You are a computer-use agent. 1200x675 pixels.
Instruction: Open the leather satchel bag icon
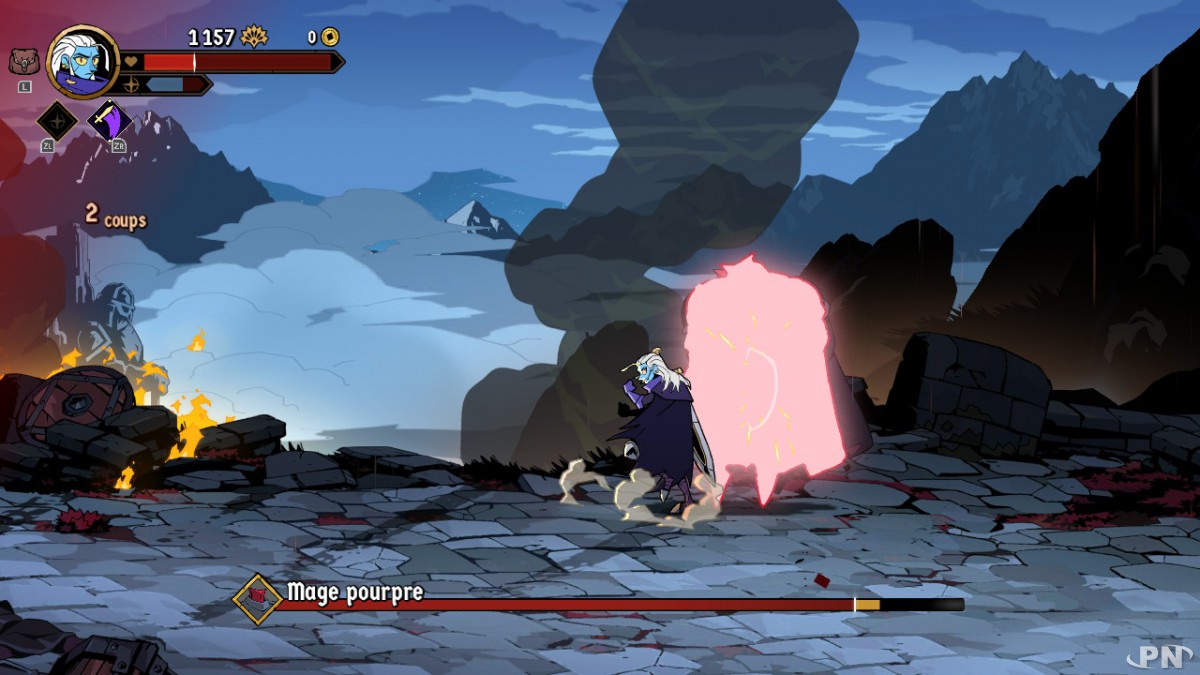point(24,62)
